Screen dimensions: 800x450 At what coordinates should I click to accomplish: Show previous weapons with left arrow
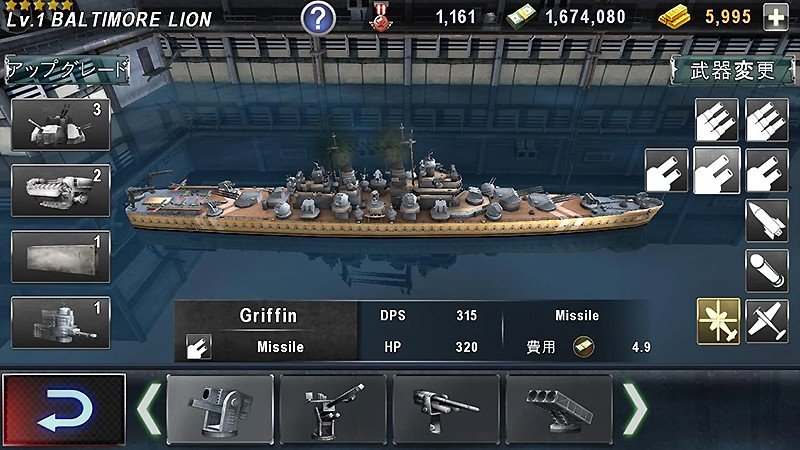[149, 407]
